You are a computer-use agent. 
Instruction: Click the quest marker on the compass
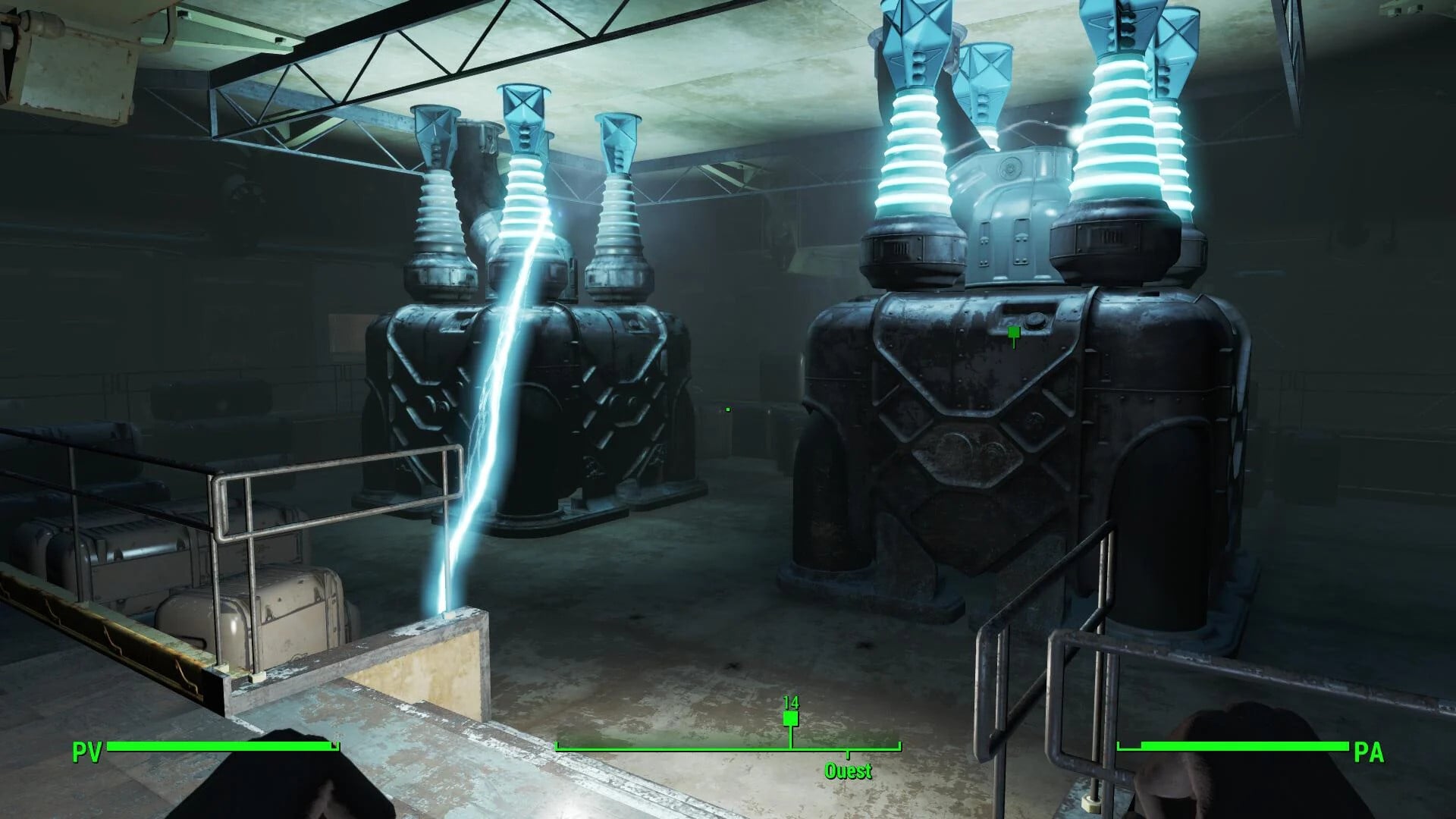click(790, 718)
